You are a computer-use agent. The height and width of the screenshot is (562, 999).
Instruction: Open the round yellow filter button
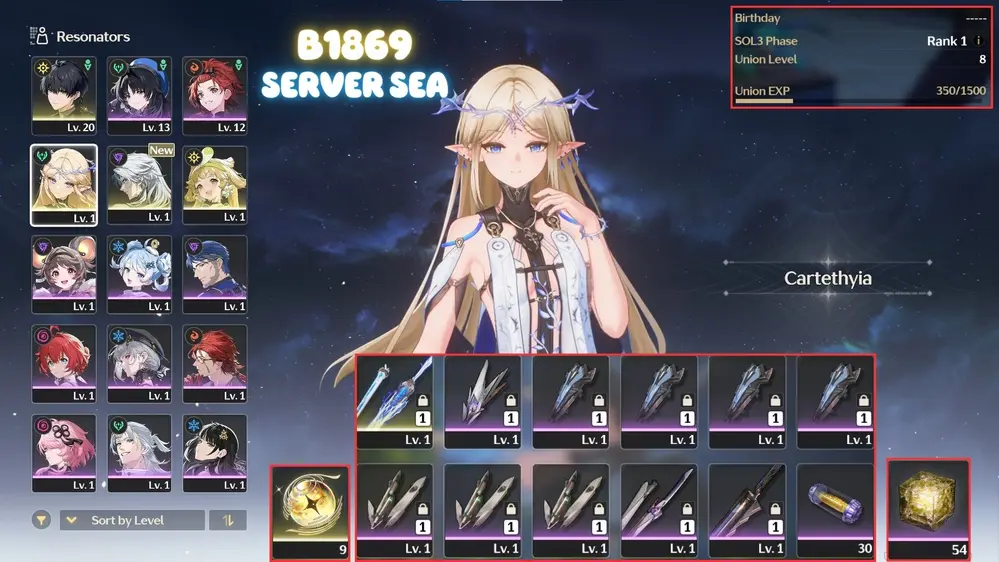(41, 520)
